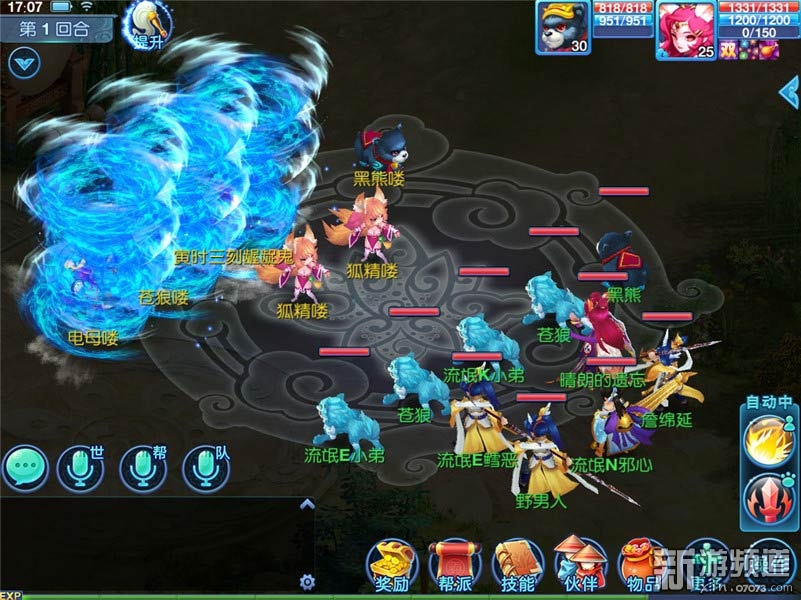Click the bear pet portrait
801x600 pixels.
pos(565,28)
